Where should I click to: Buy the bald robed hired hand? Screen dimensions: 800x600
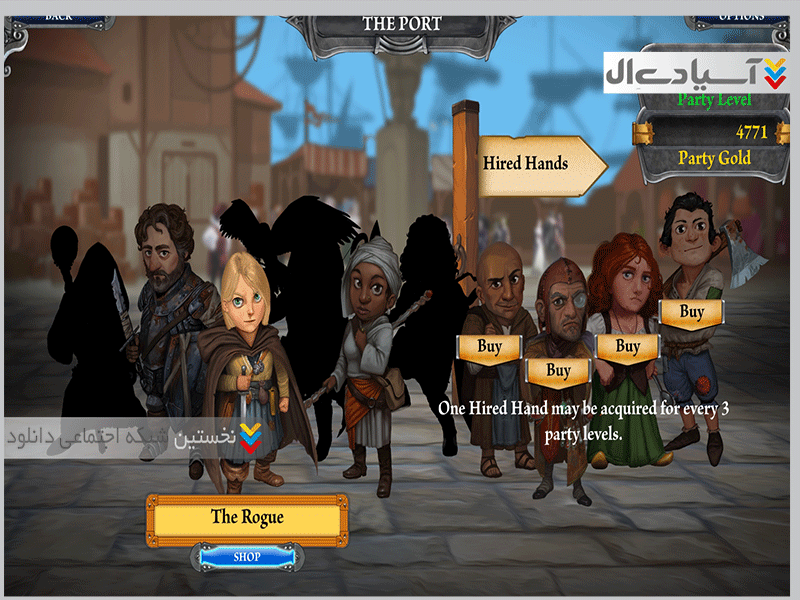pos(489,346)
